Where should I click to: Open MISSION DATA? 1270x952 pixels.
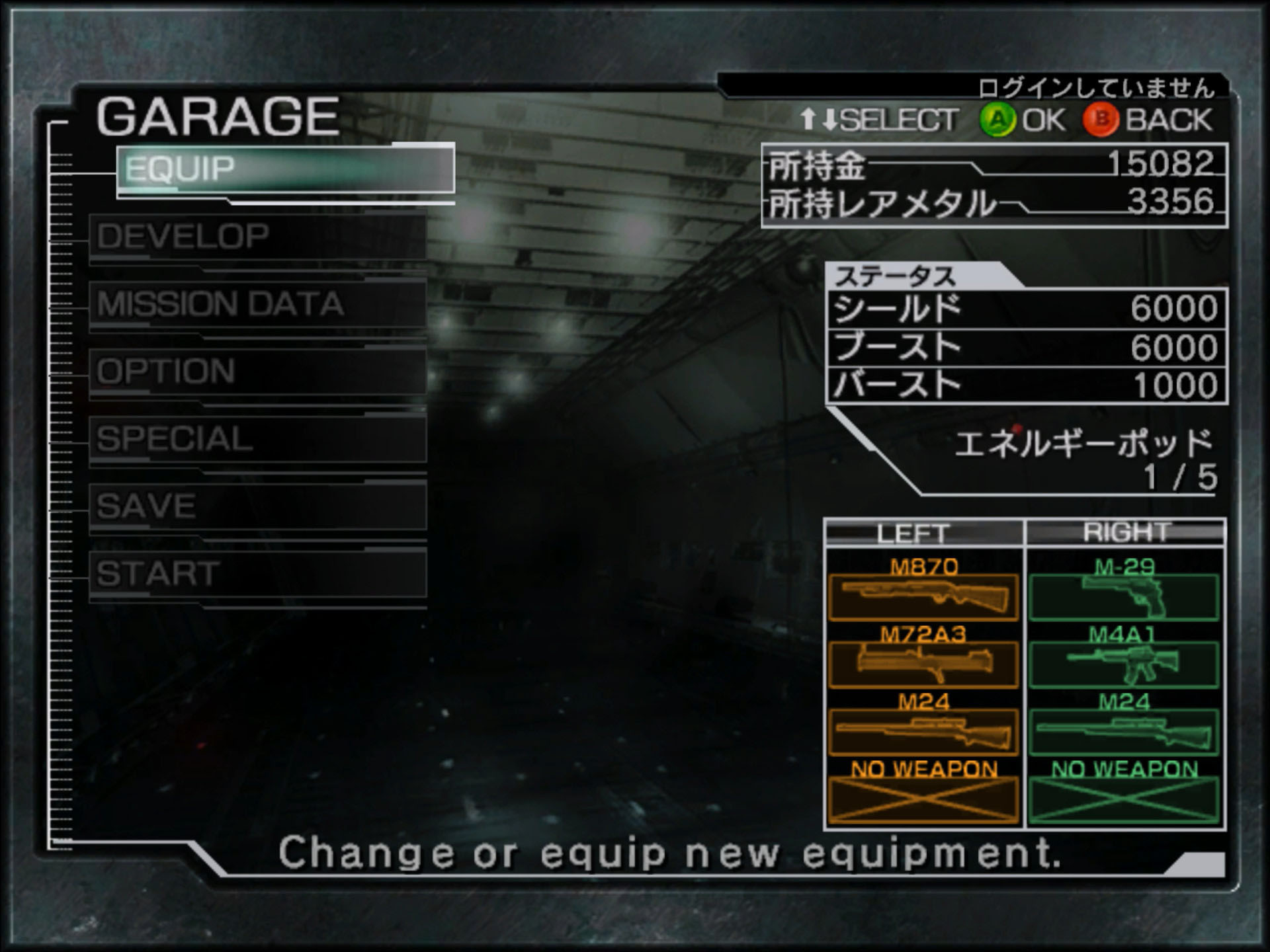[x=258, y=304]
